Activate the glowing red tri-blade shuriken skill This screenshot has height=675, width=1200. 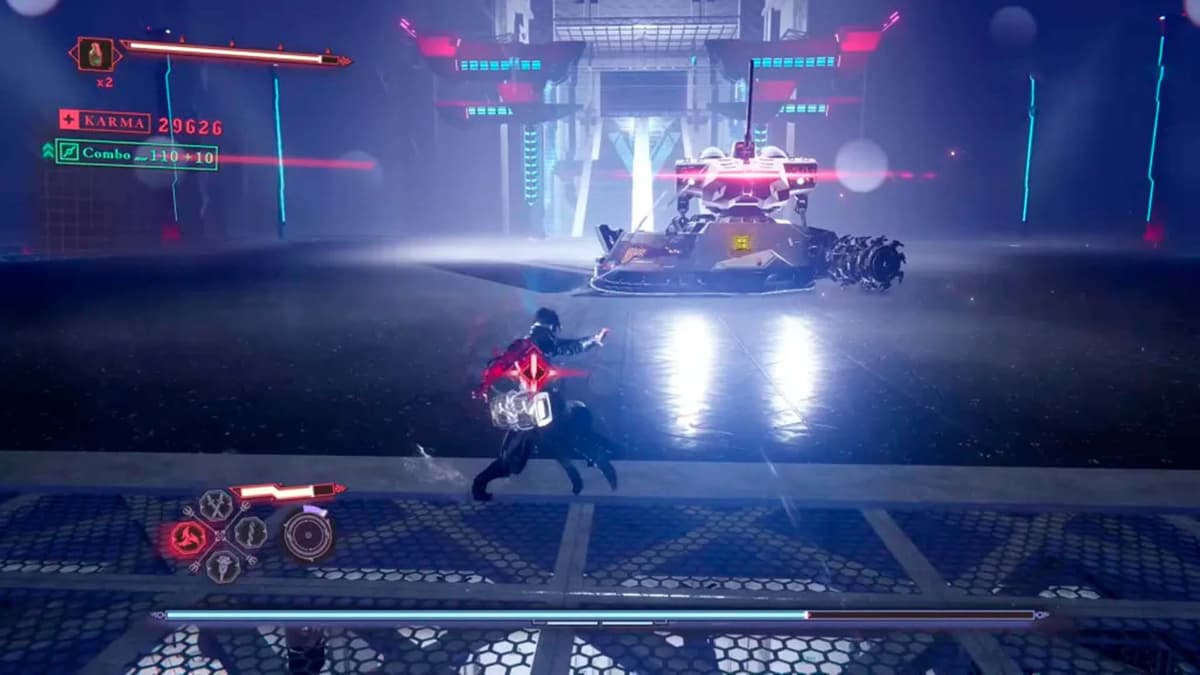189,539
